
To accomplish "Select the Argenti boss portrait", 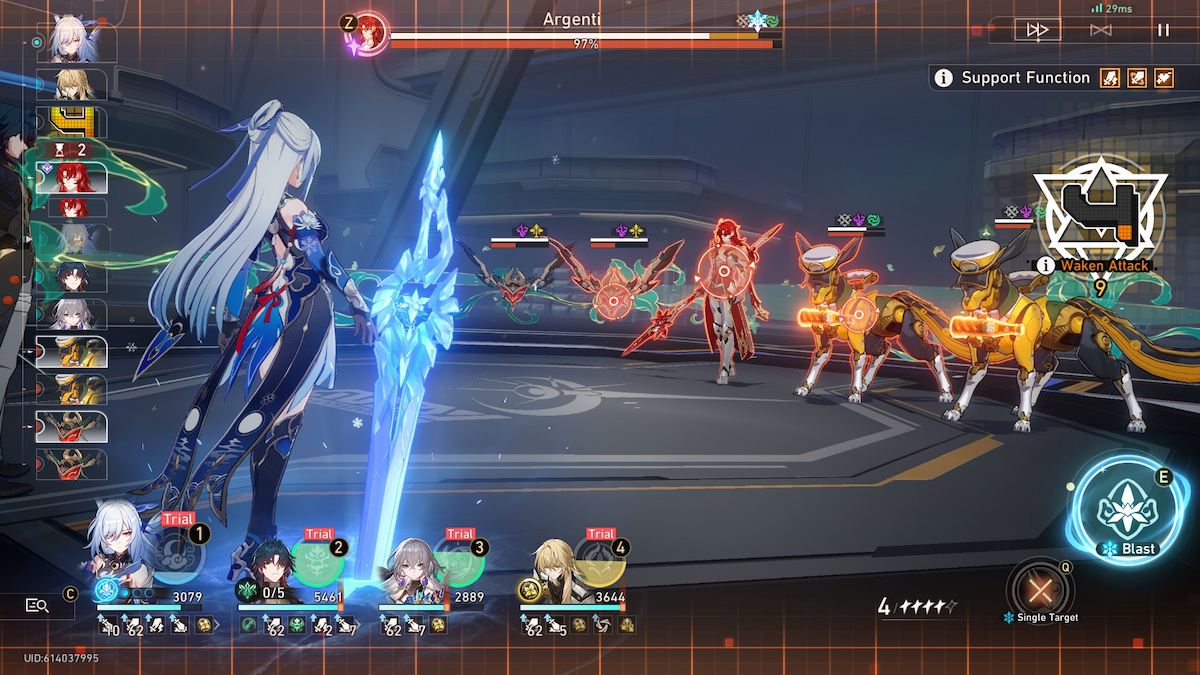I will (x=371, y=33).
